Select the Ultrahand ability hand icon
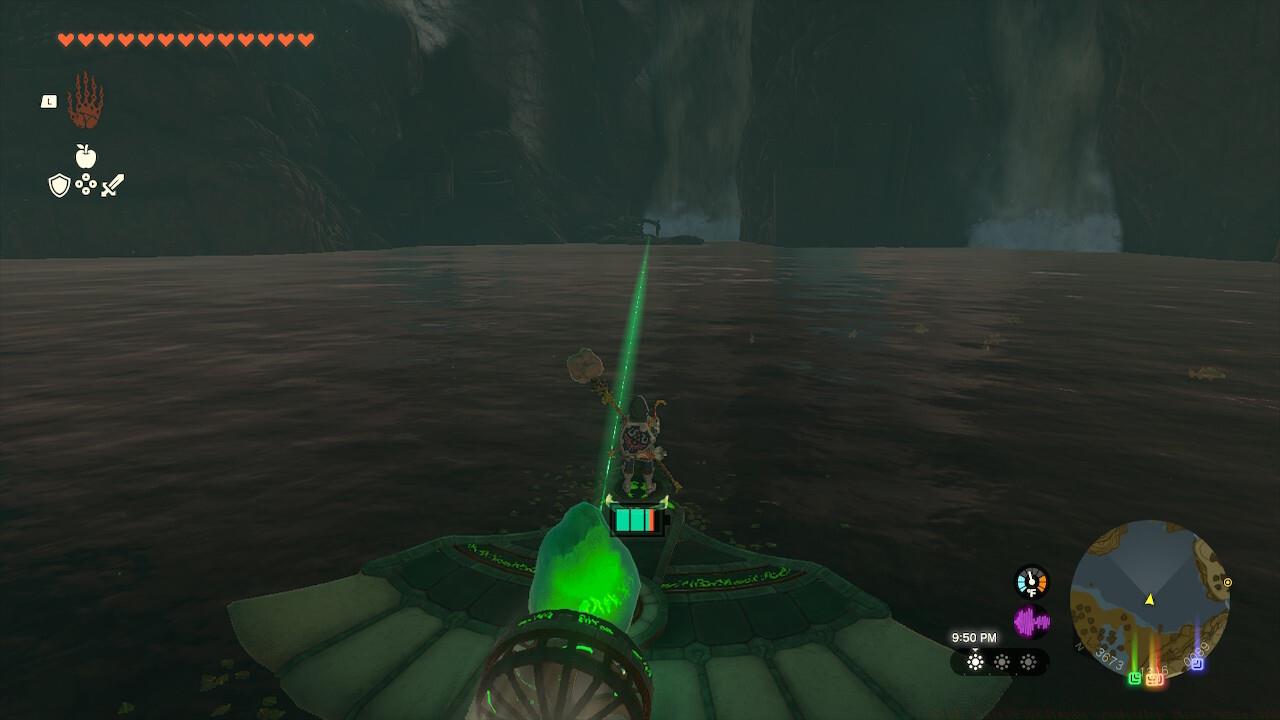 88,100
